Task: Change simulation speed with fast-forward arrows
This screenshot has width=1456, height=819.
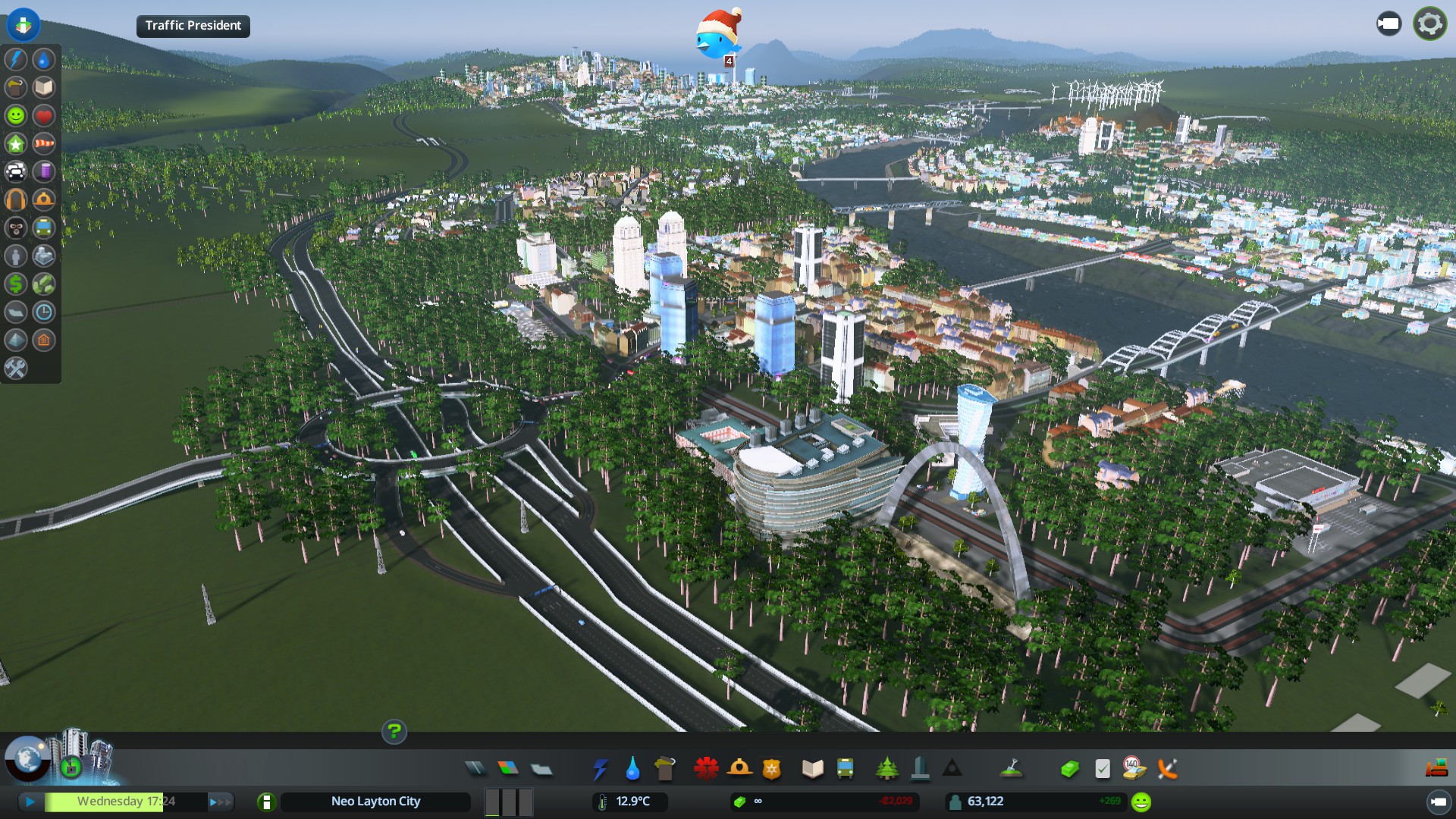Action: 220,802
